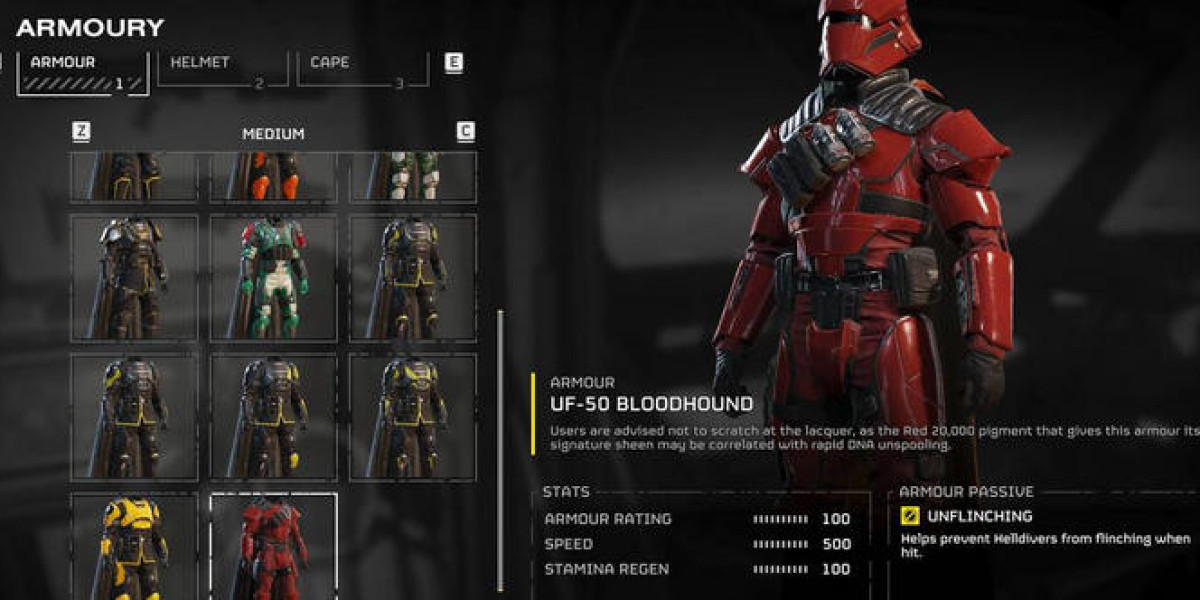Switch to the Armour tab
The width and height of the screenshot is (1200, 600).
pos(82,72)
